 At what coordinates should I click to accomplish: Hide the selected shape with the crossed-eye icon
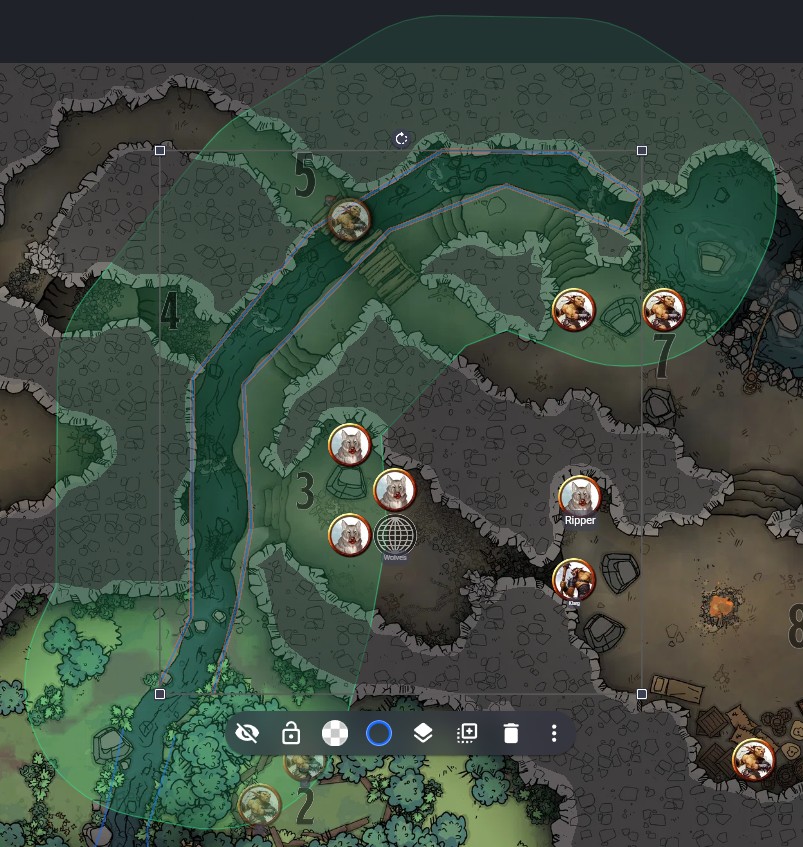(x=247, y=733)
